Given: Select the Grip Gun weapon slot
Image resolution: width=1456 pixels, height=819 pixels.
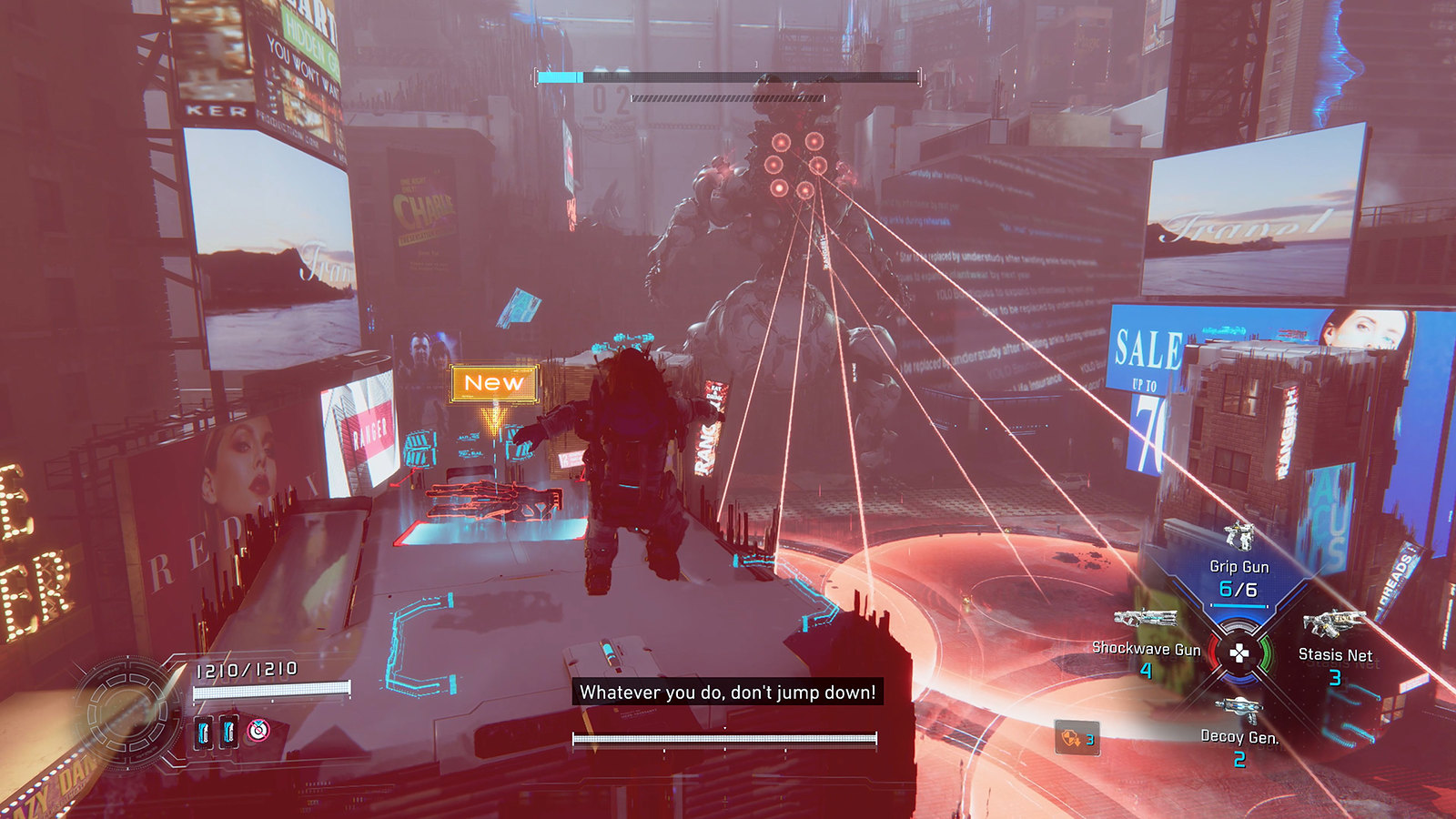Looking at the screenshot, I should click(x=1239, y=566).
